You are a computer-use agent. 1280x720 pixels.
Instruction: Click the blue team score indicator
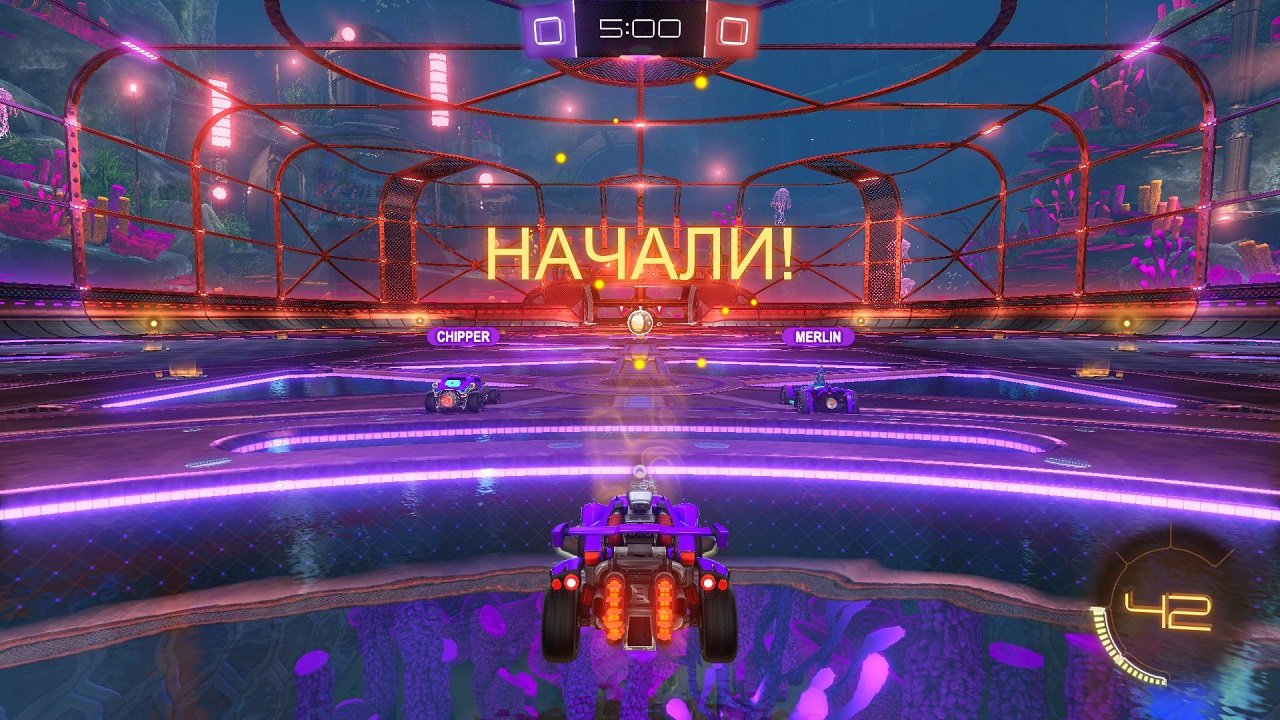pyautogui.click(x=546, y=29)
